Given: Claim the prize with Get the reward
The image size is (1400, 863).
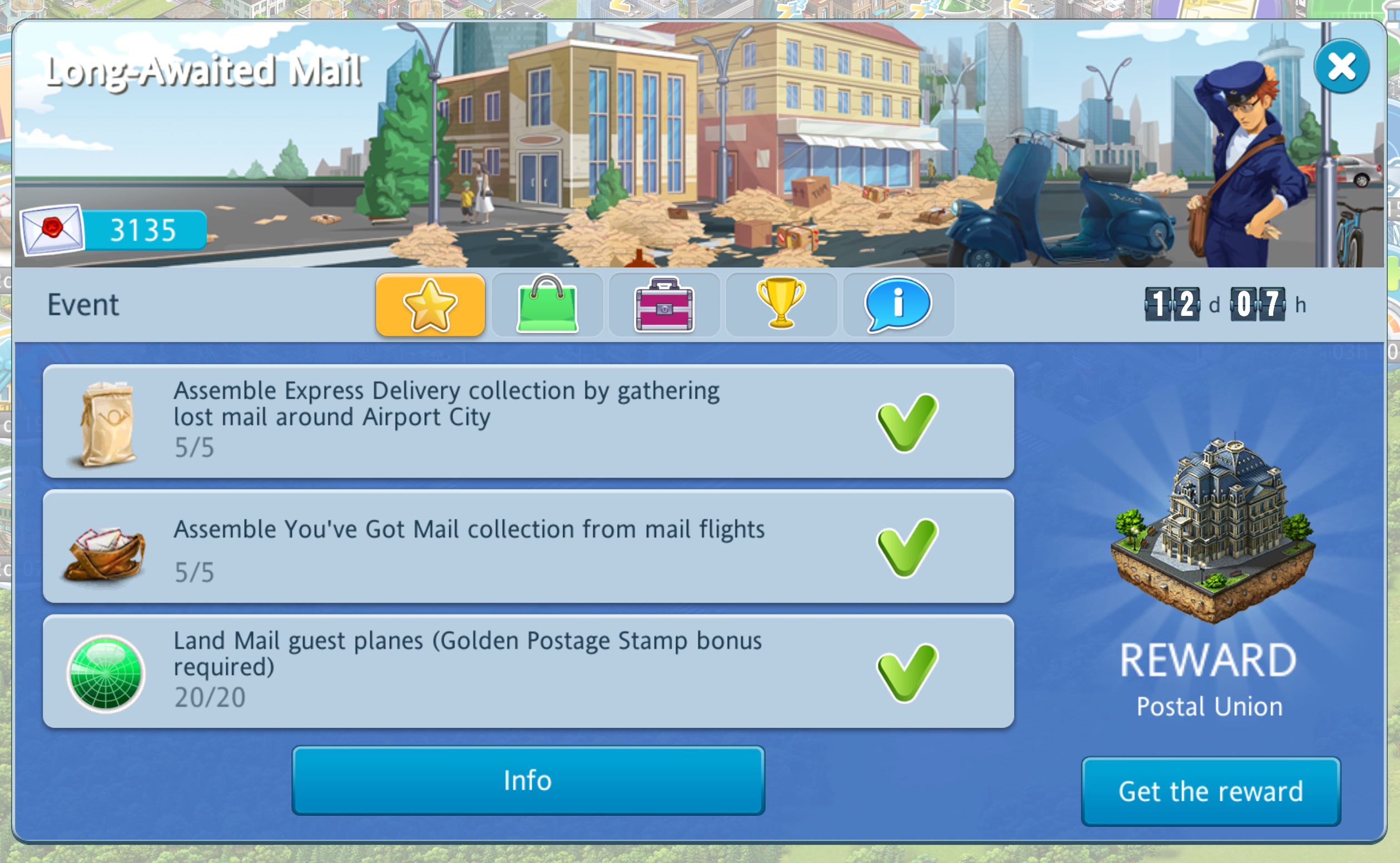Looking at the screenshot, I should click(x=1210, y=792).
